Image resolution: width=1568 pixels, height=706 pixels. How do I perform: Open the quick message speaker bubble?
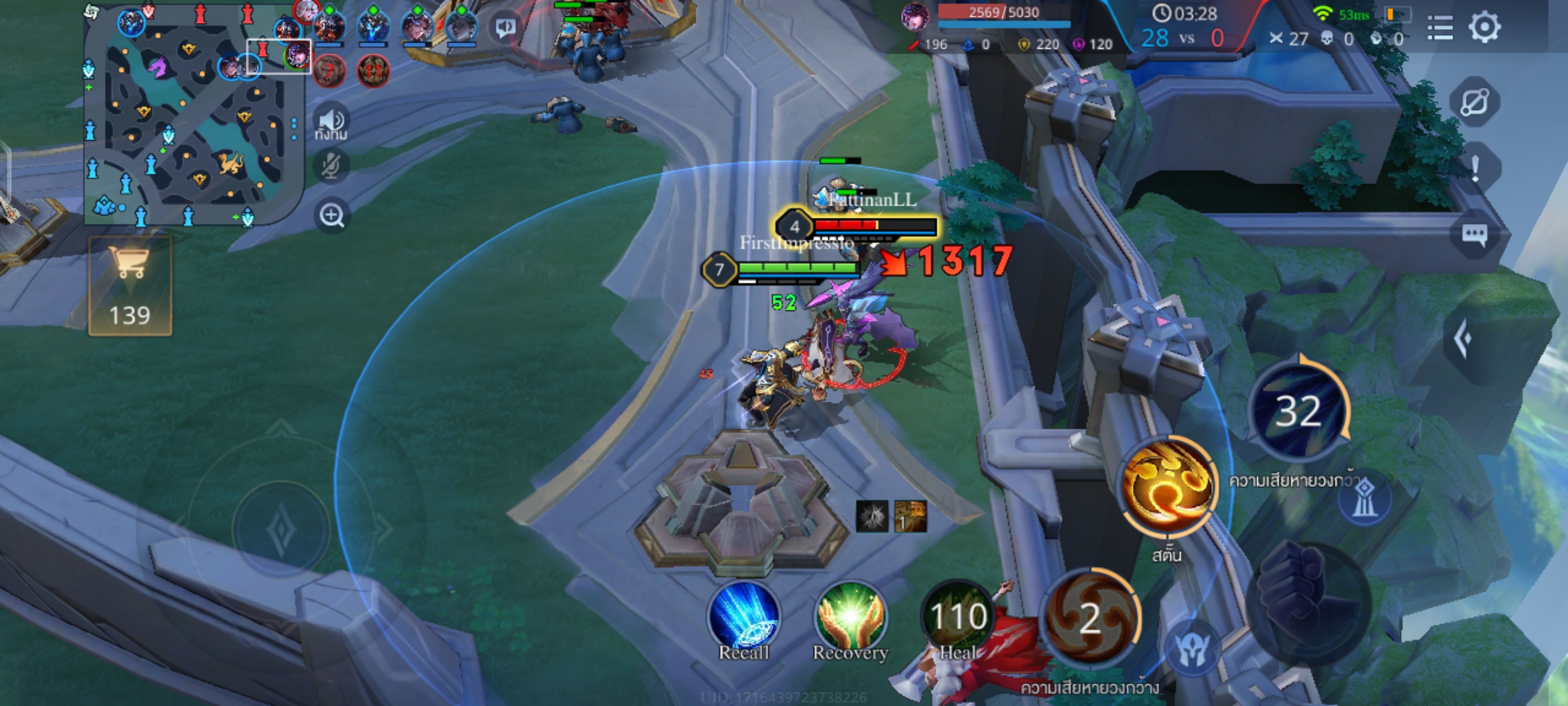tap(505, 27)
